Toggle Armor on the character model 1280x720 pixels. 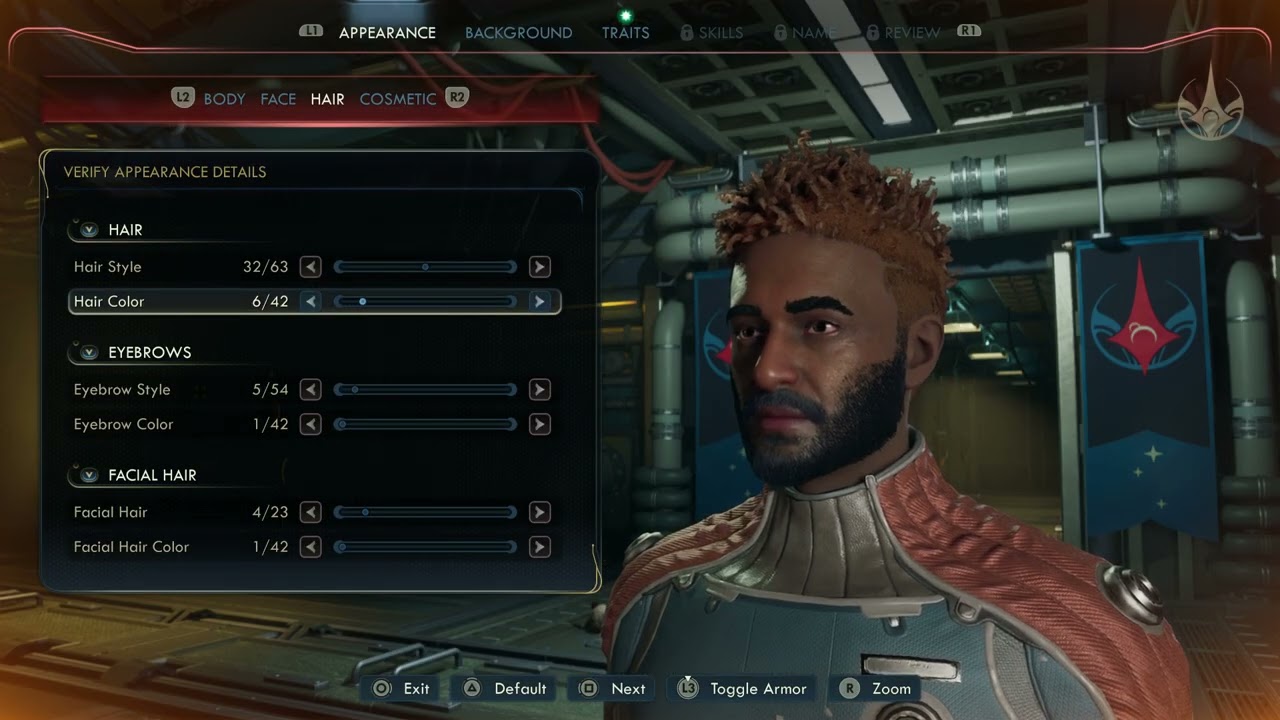pos(742,688)
